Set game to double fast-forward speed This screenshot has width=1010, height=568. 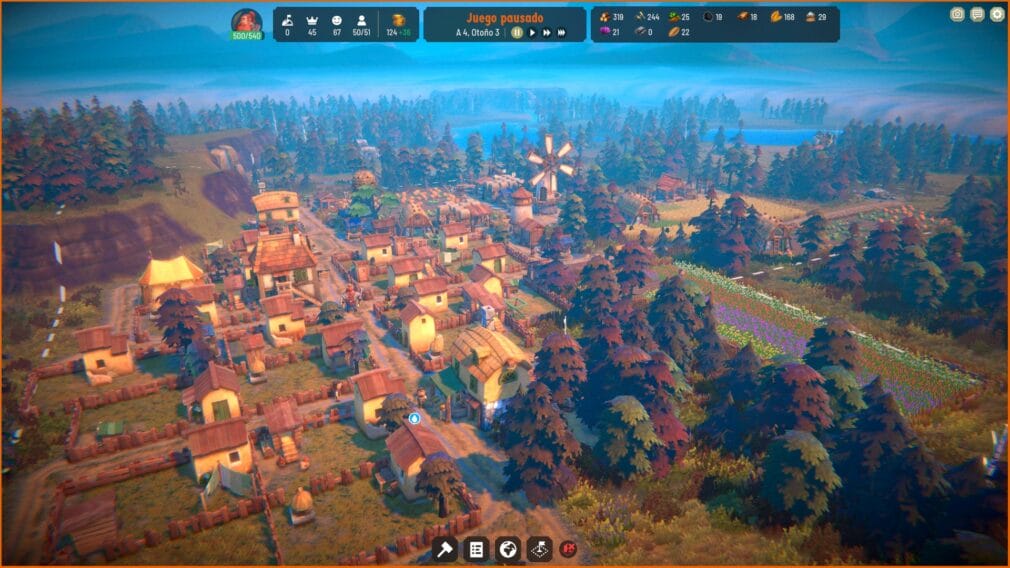(x=546, y=32)
